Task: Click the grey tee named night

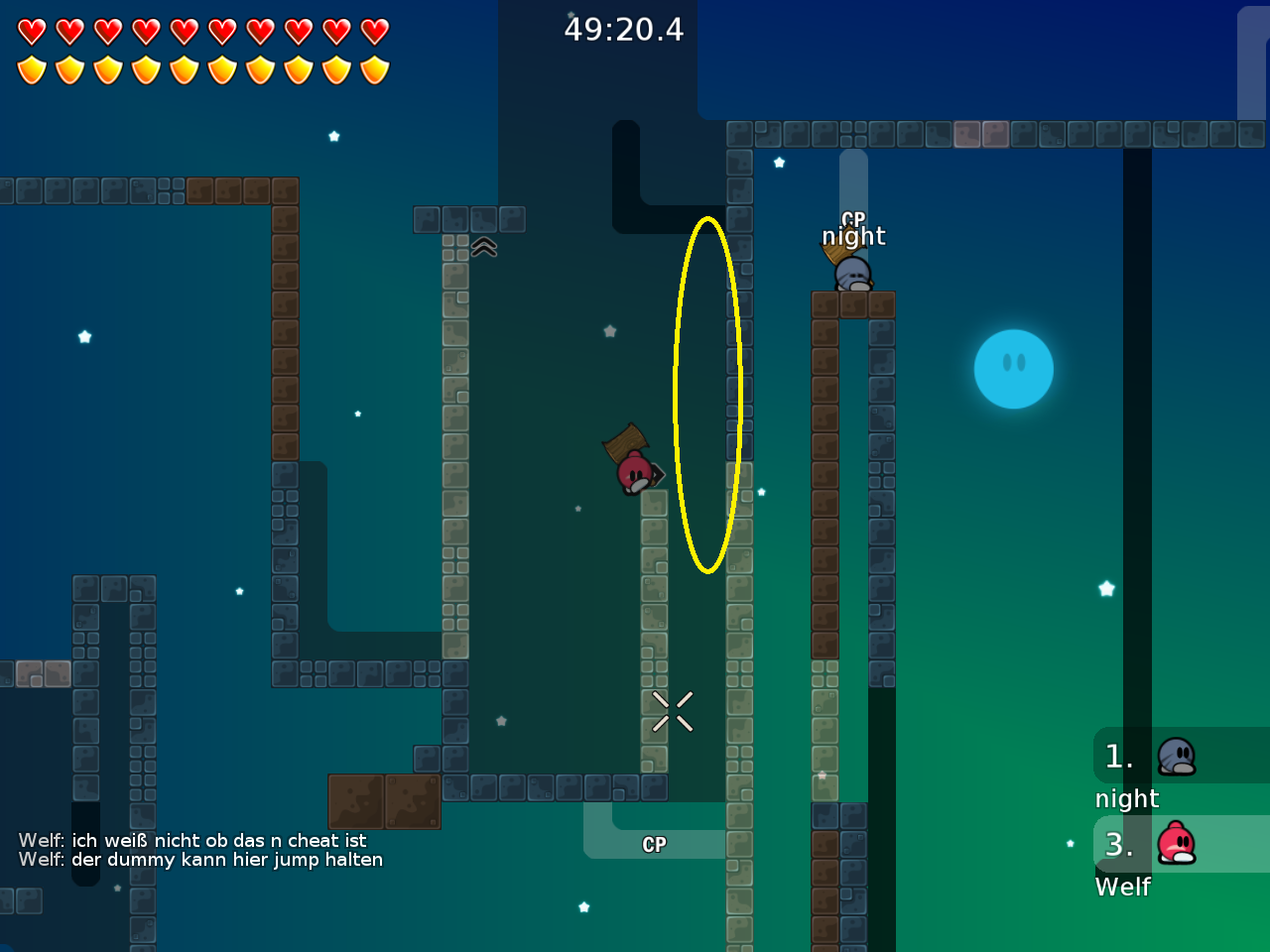Action: pos(851,276)
